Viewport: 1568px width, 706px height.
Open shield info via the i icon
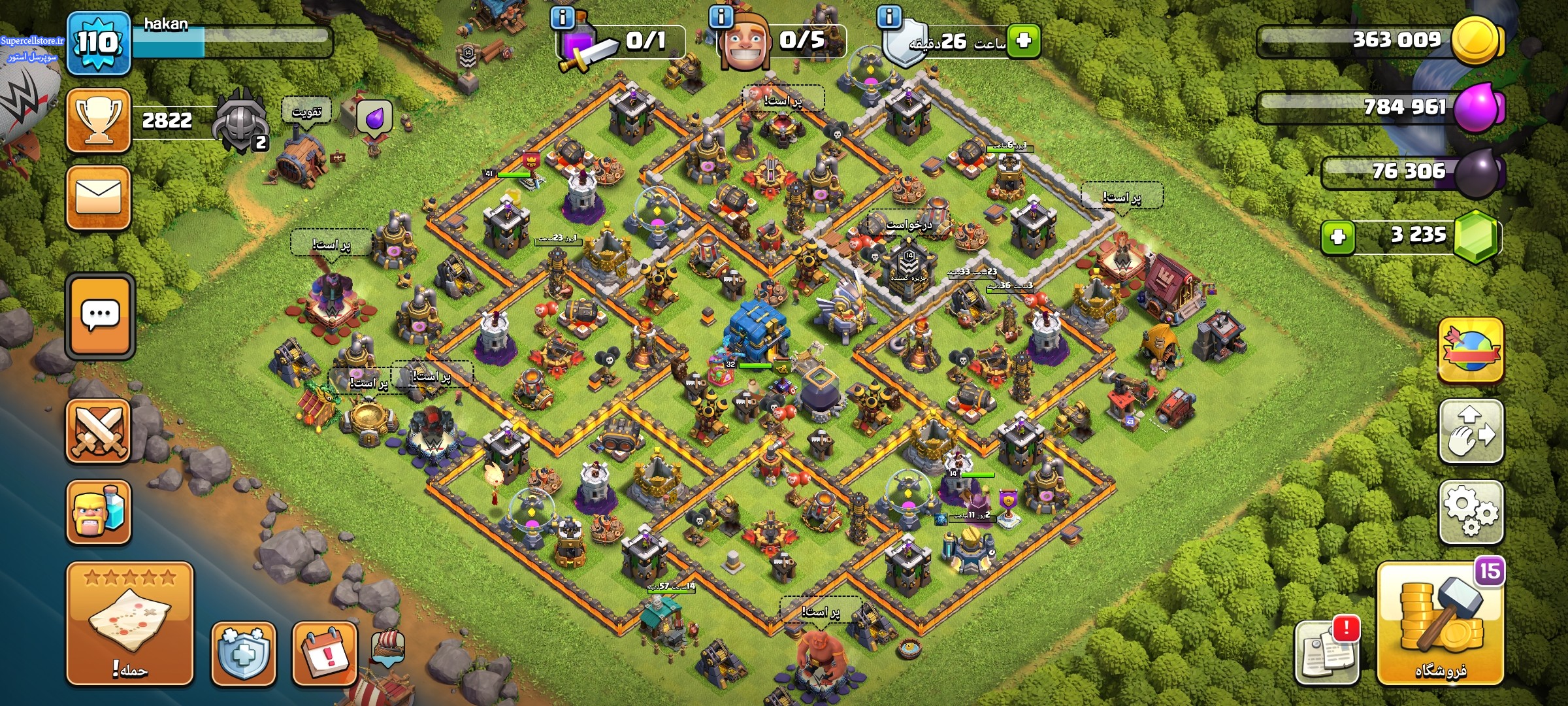889,17
